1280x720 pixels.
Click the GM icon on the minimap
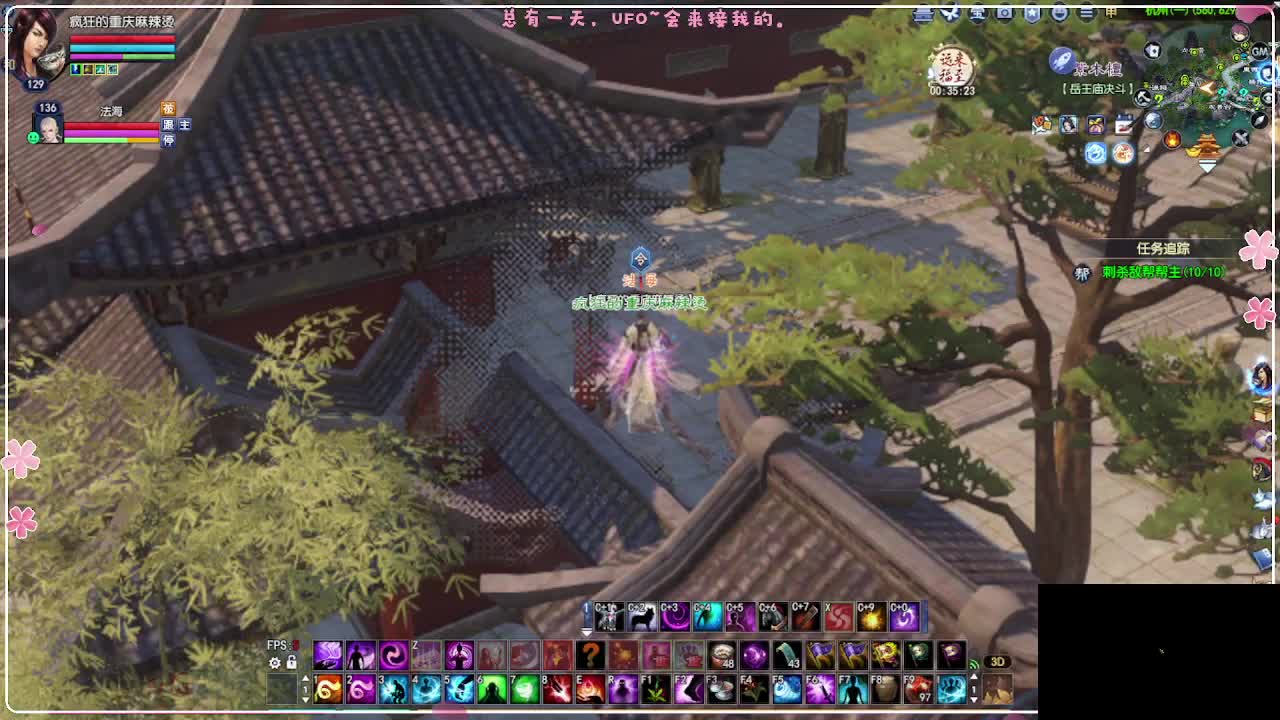pos(1259,53)
